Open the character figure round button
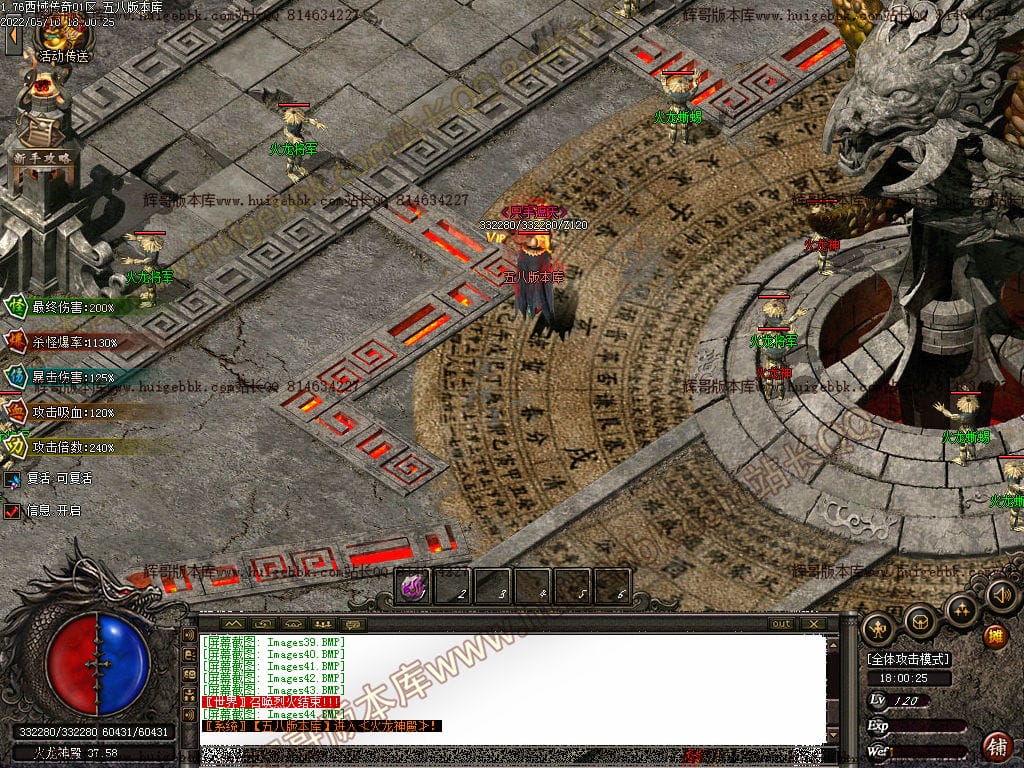This screenshot has height=768, width=1024. pos(878,628)
